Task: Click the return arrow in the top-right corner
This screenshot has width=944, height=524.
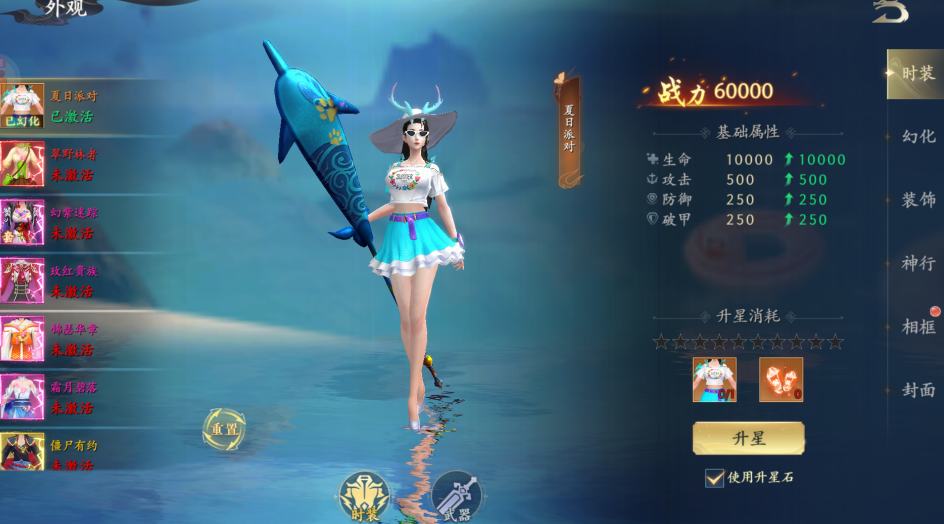Action: point(890,12)
